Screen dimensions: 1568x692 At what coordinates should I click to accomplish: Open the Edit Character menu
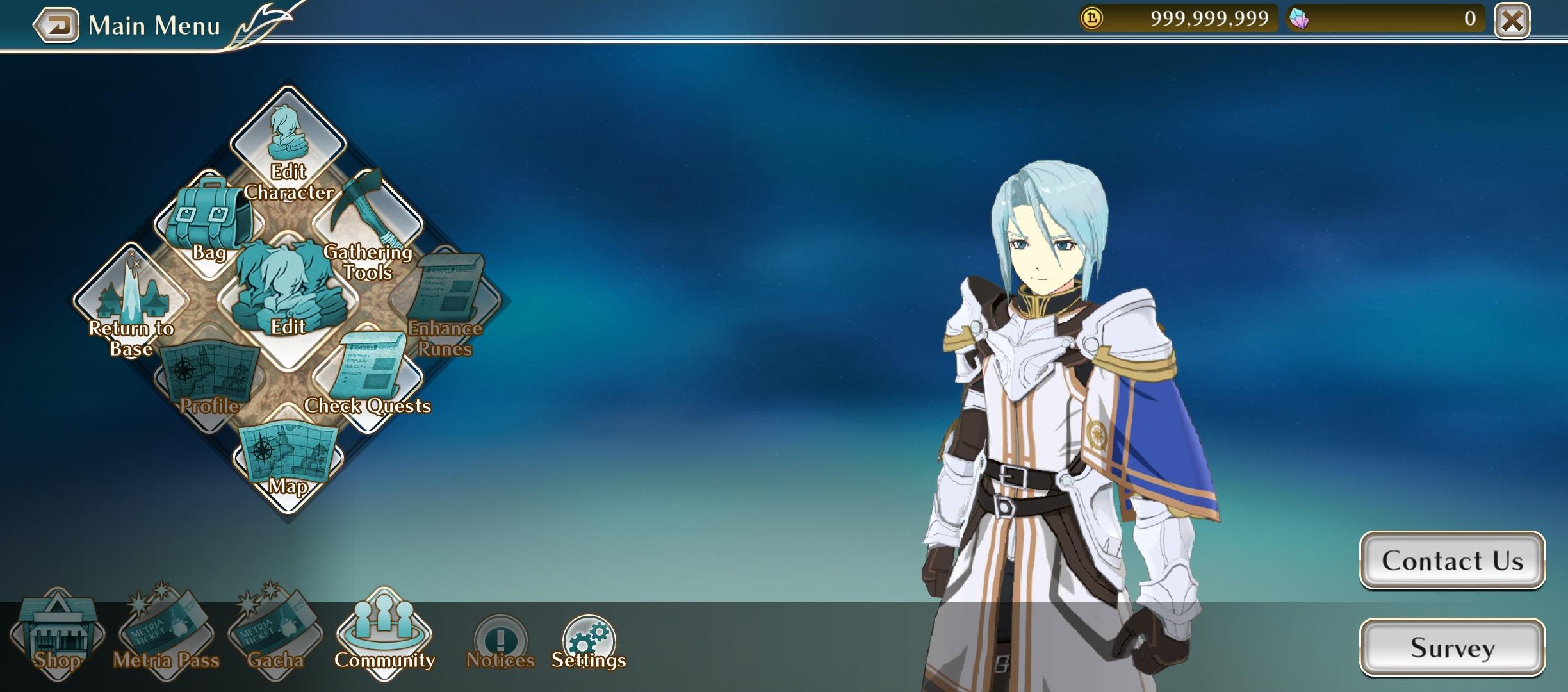click(288, 146)
